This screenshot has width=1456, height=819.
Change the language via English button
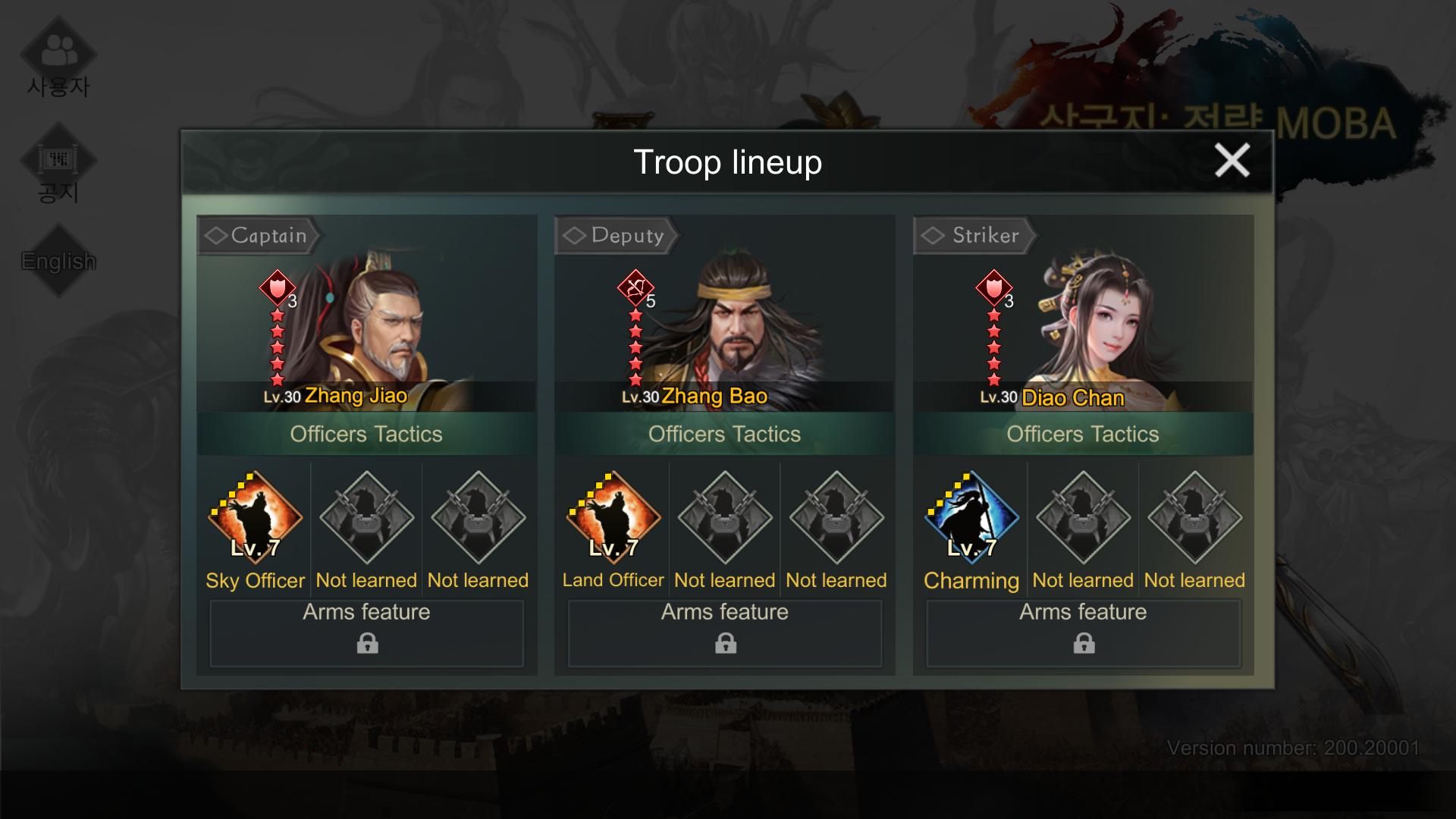point(58,261)
